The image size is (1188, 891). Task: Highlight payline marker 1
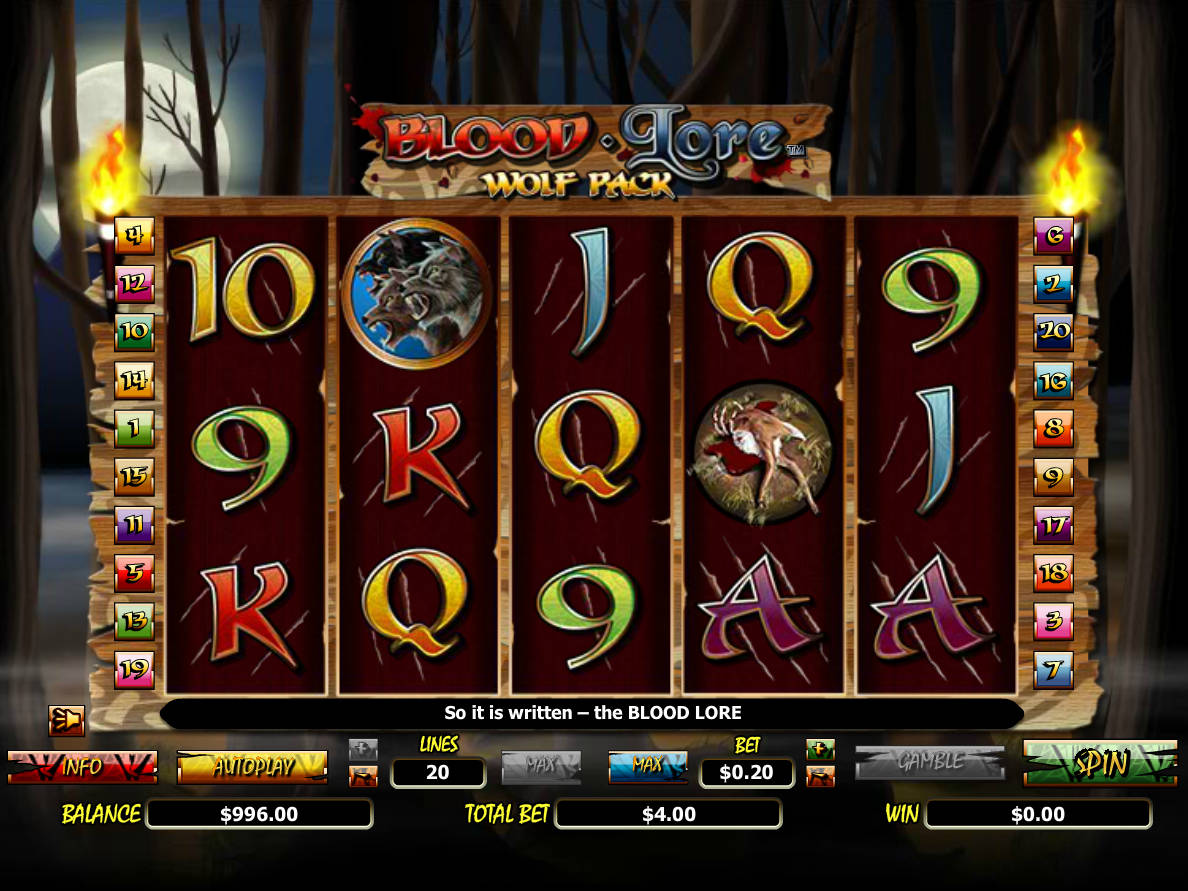pyautogui.click(x=134, y=428)
